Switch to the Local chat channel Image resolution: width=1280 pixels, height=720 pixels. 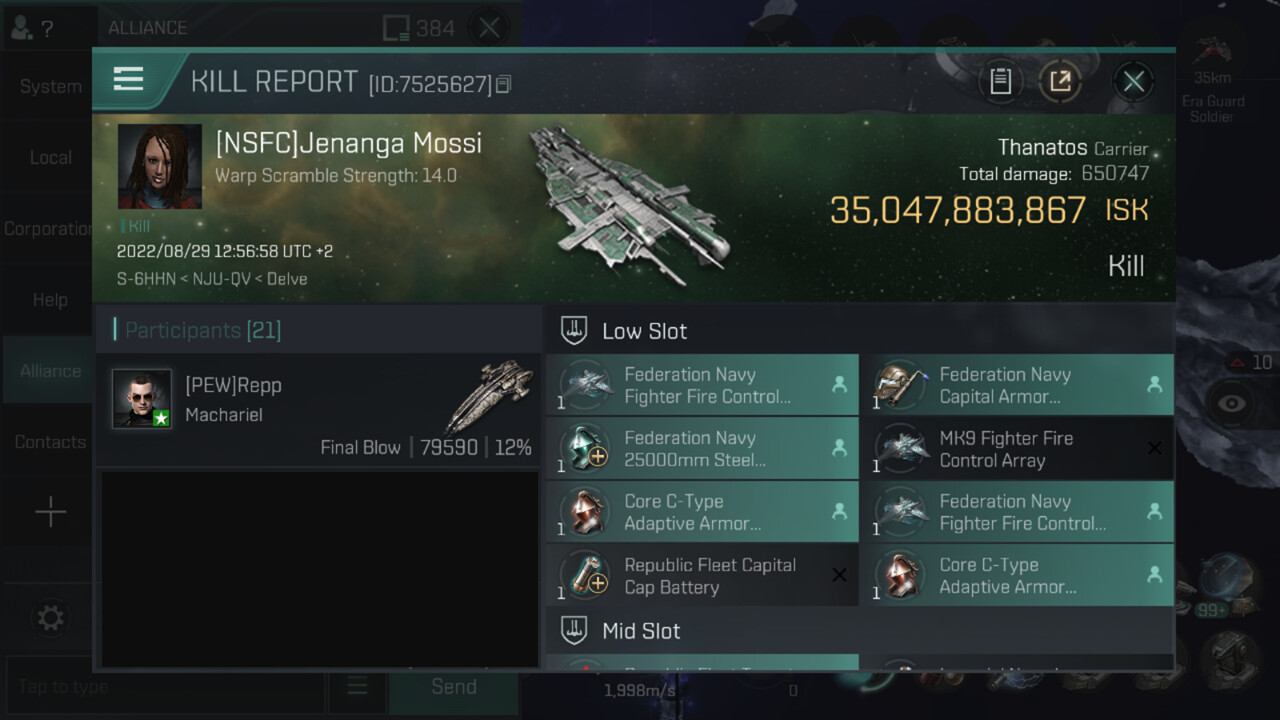click(x=50, y=158)
